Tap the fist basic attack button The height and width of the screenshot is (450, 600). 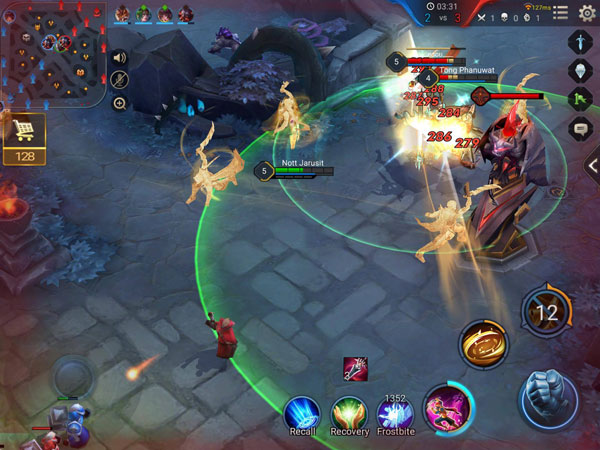(x=549, y=394)
